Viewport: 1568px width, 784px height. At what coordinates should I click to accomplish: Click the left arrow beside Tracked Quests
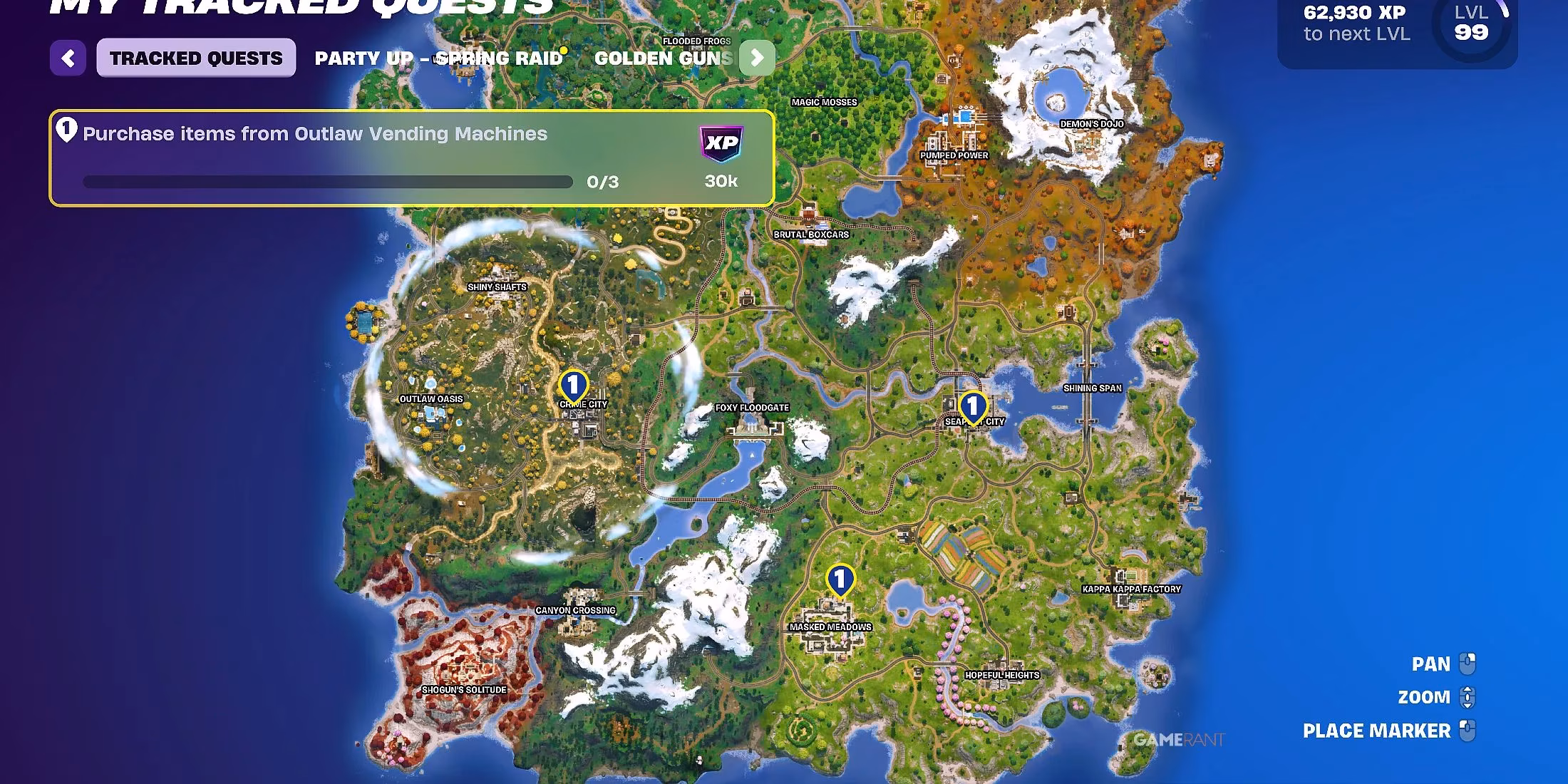(68, 58)
